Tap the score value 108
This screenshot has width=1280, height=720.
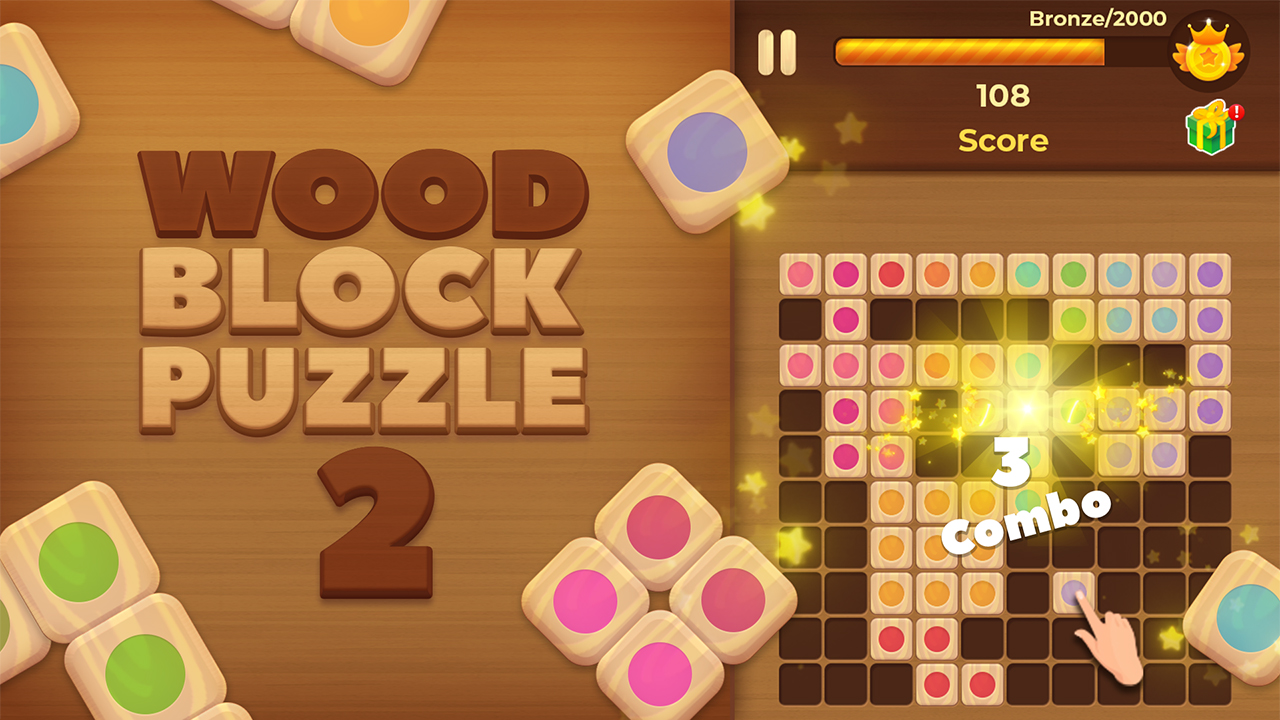pyautogui.click(x=1004, y=97)
